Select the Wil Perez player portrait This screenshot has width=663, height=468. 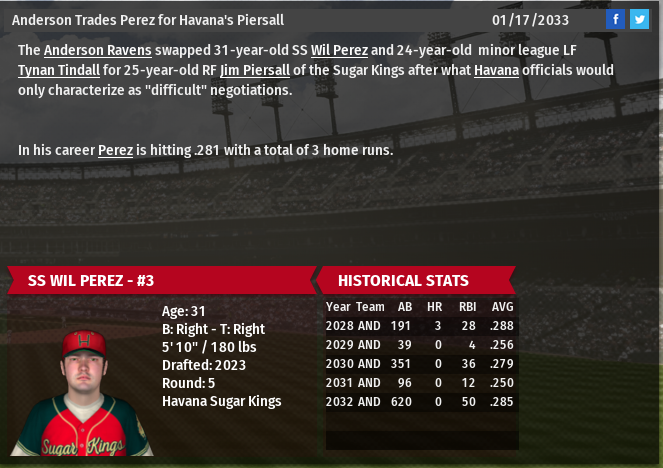[x=84, y=392]
